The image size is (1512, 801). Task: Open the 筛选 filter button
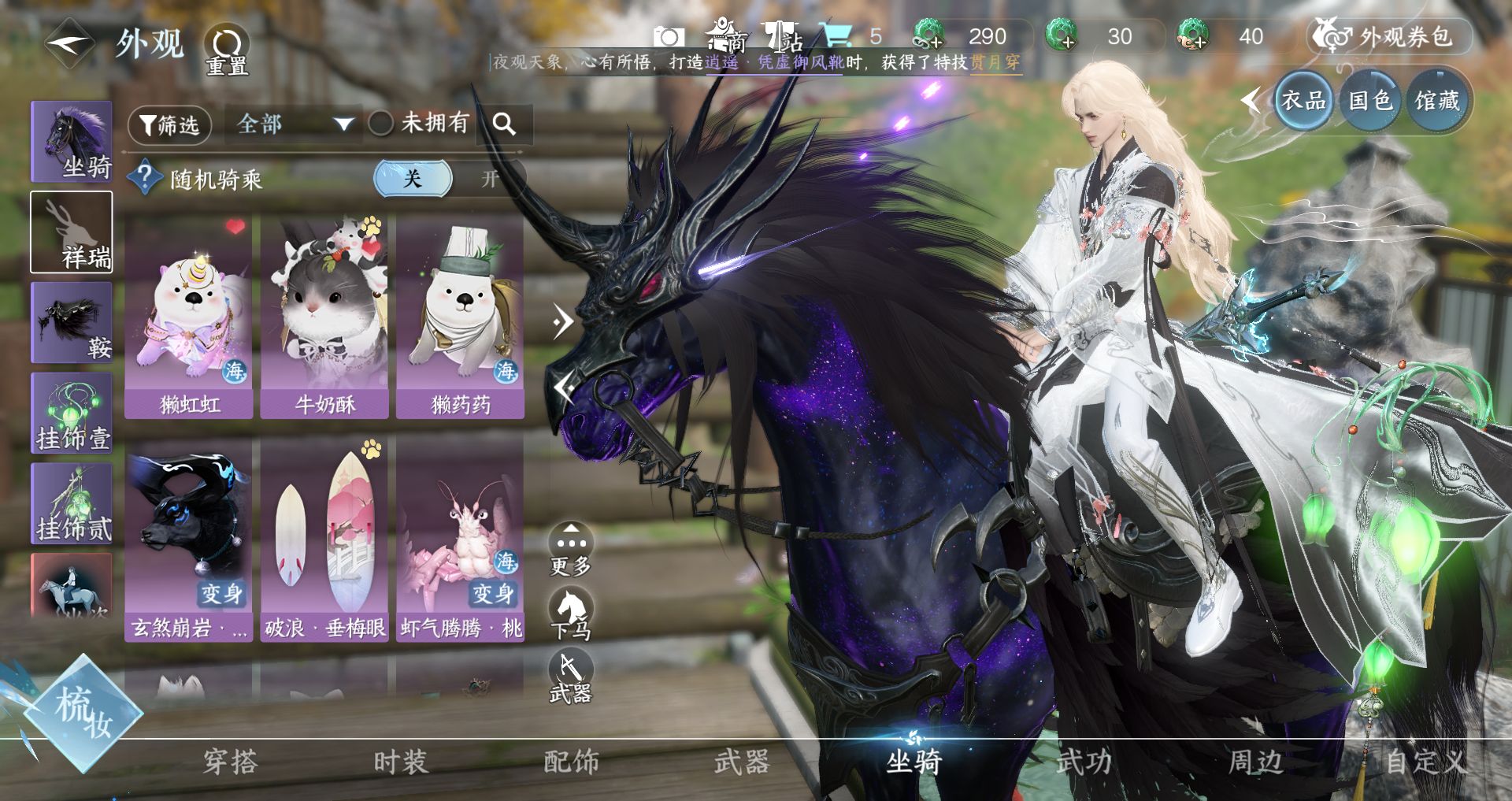point(169,124)
